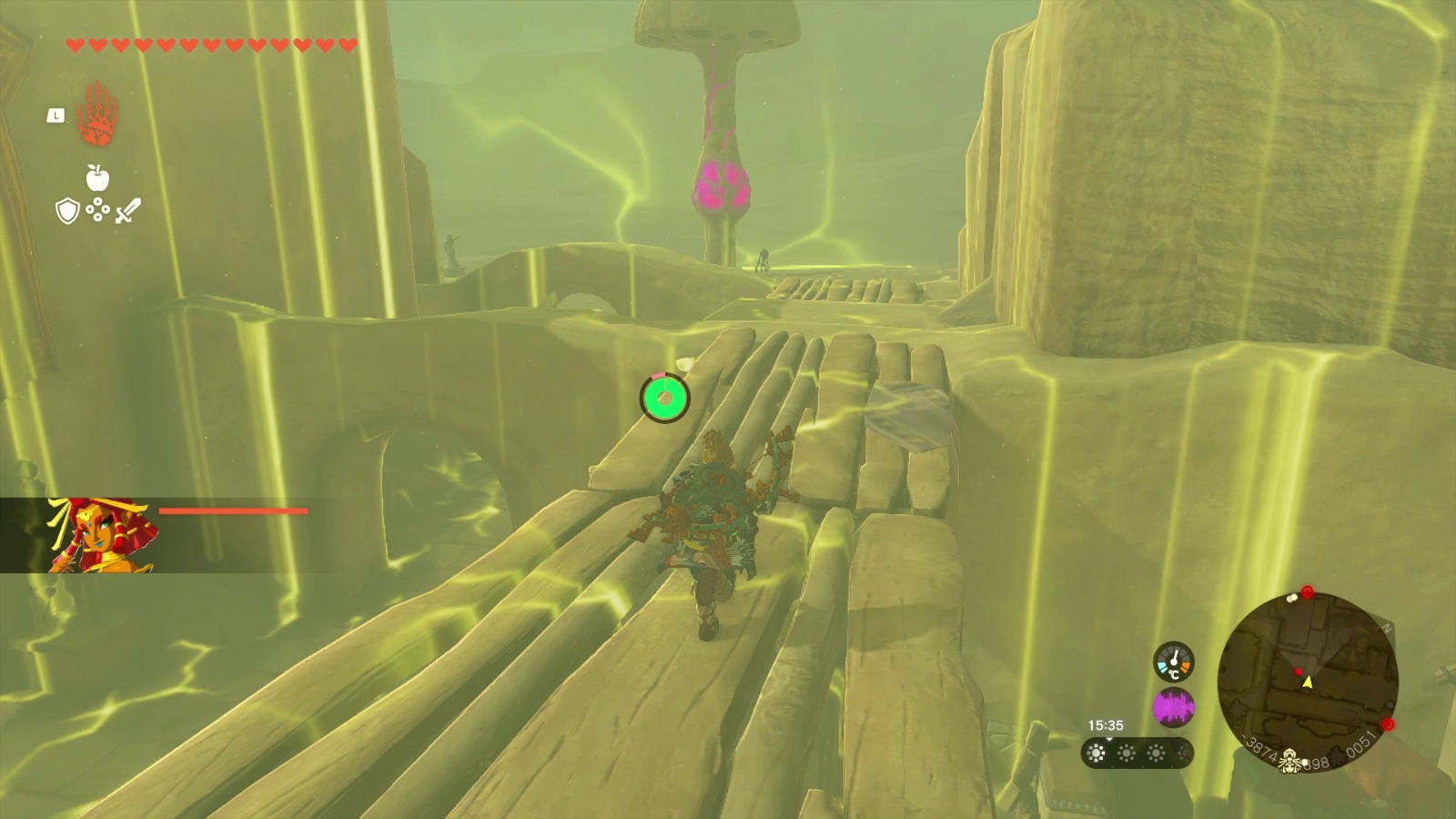
Task: Click Riju's red health bar
Action: click(x=232, y=512)
